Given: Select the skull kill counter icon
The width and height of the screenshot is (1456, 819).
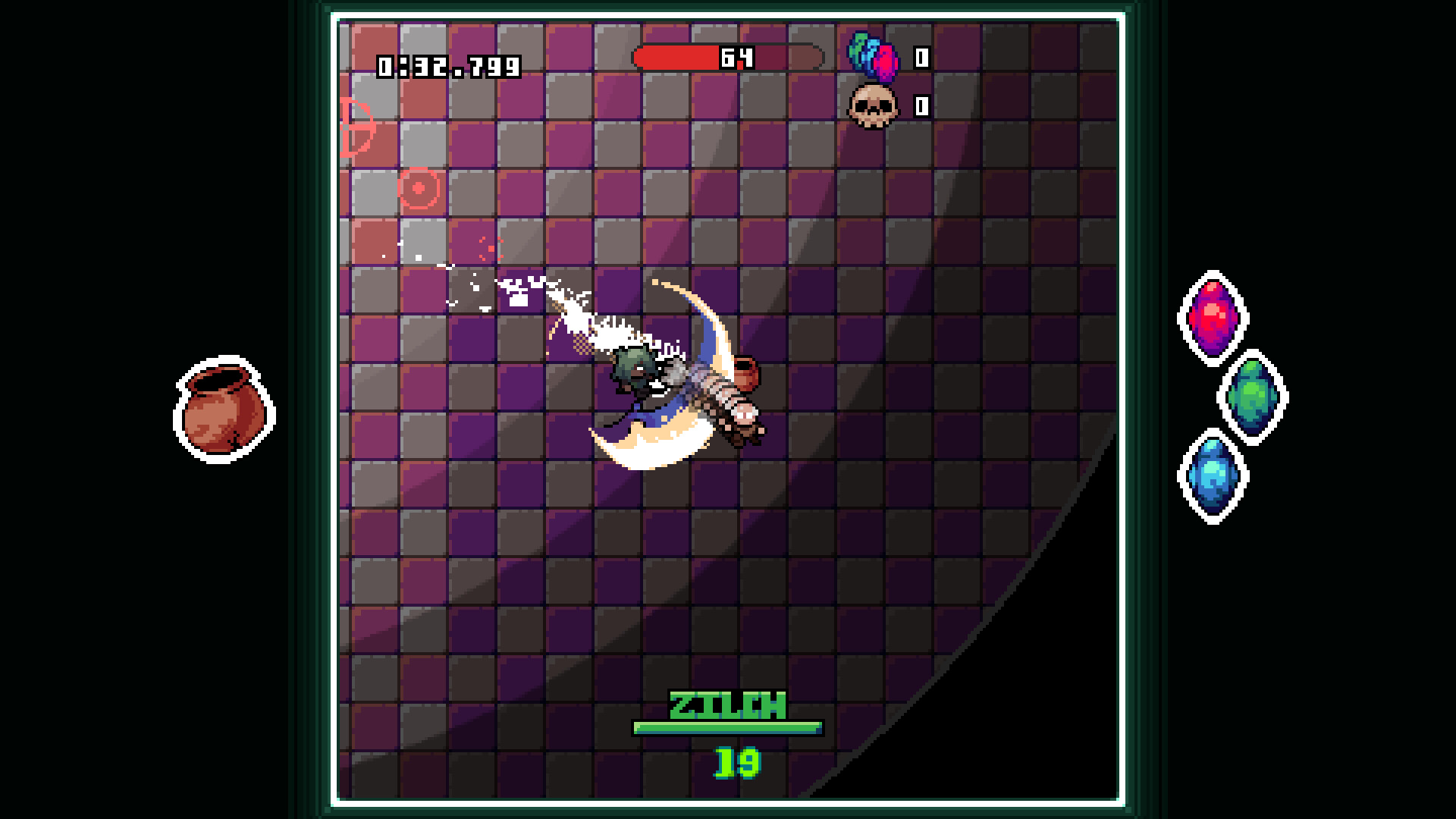Looking at the screenshot, I should click(x=873, y=106).
